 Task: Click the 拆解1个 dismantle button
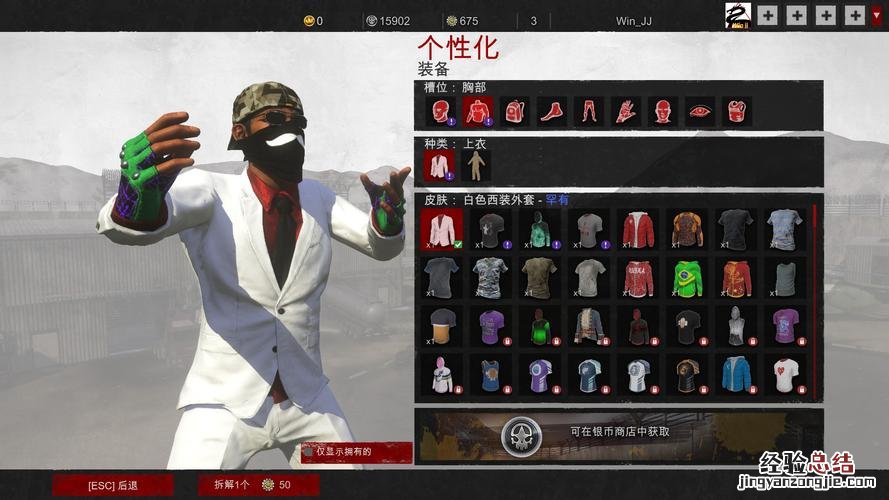251,485
